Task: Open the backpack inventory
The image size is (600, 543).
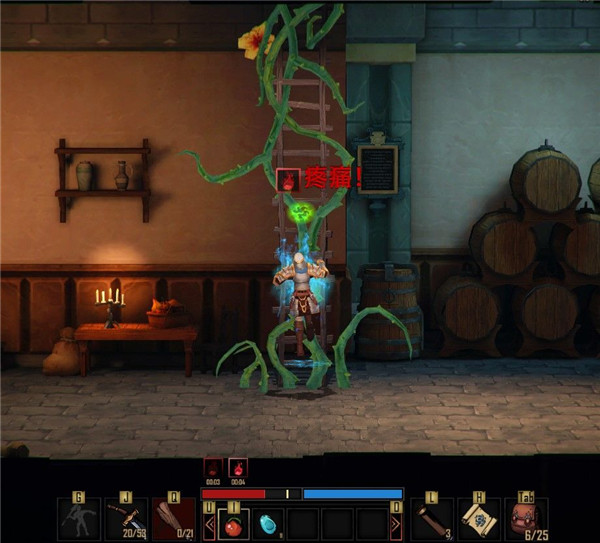Action: [527, 519]
